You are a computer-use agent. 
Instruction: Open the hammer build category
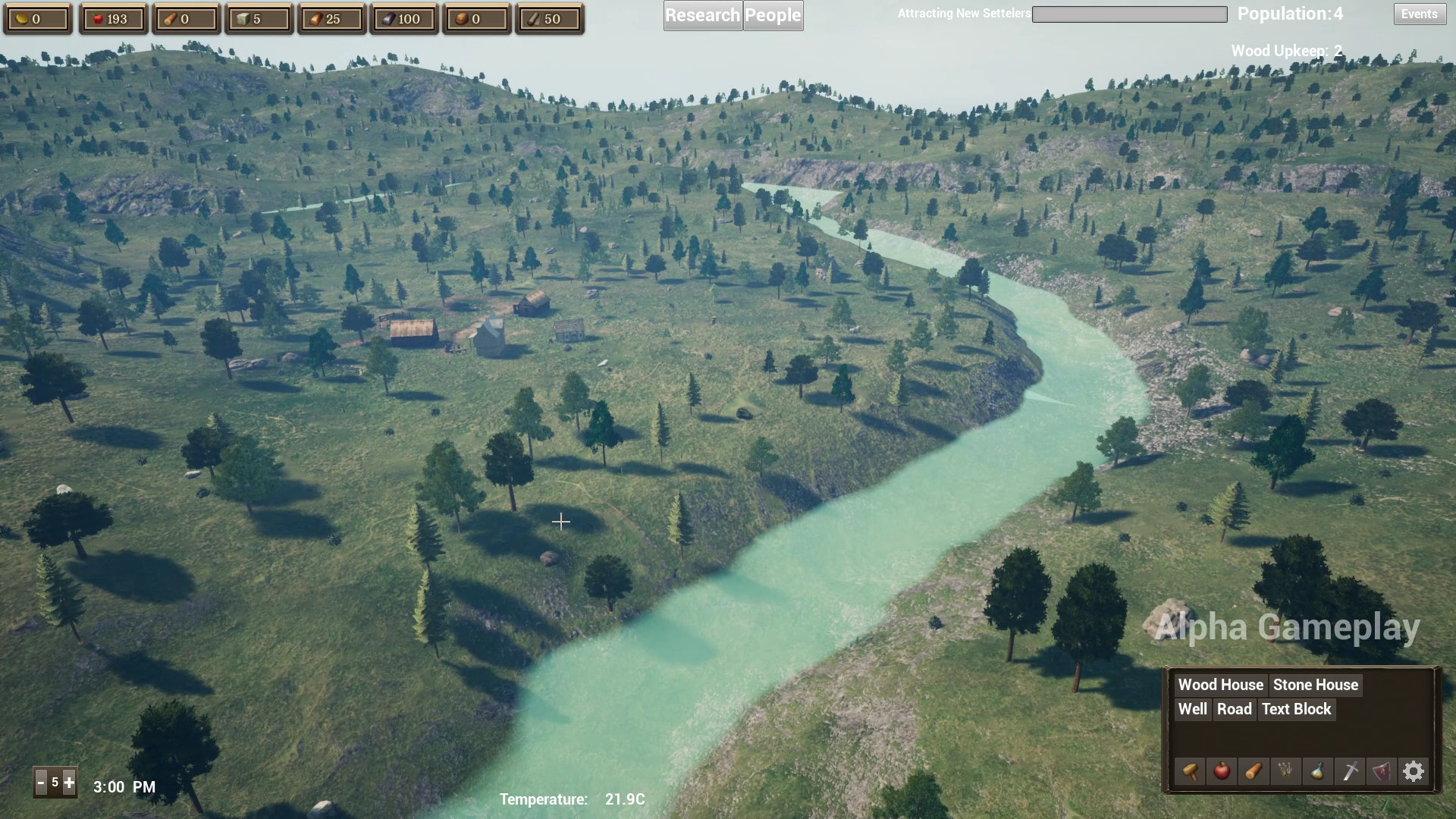pyautogui.click(x=1190, y=771)
